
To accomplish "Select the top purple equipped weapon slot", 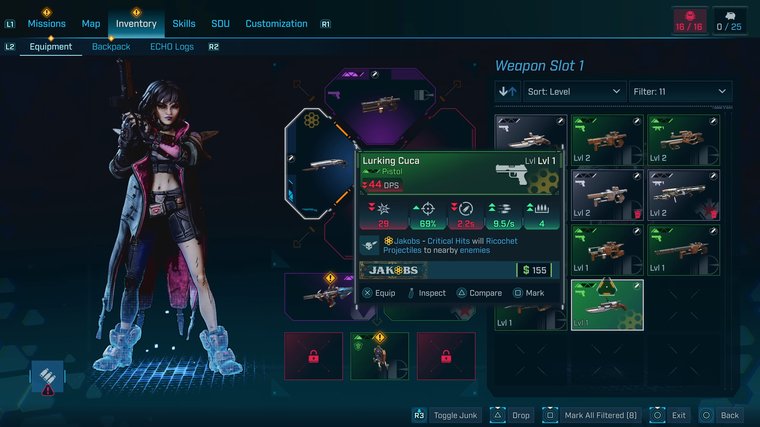I will click(380, 102).
